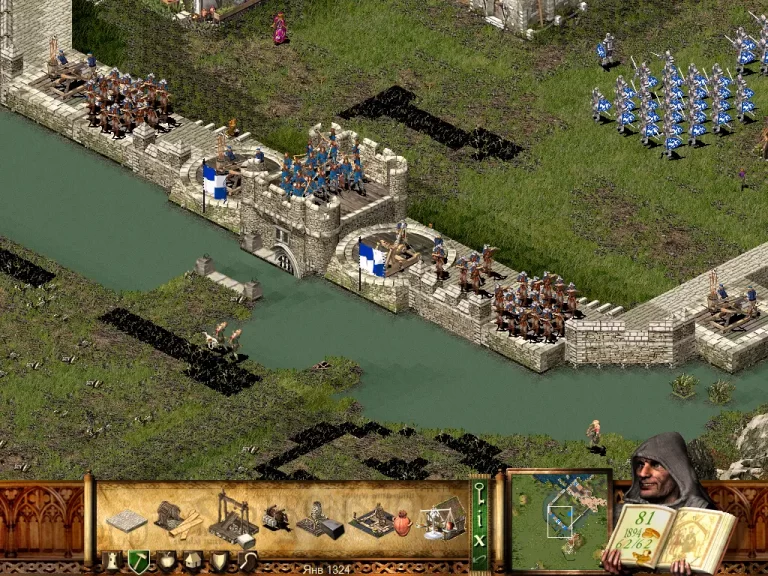Choose the woodcutter's hut building
This screenshot has height=576, width=768.
[177, 519]
